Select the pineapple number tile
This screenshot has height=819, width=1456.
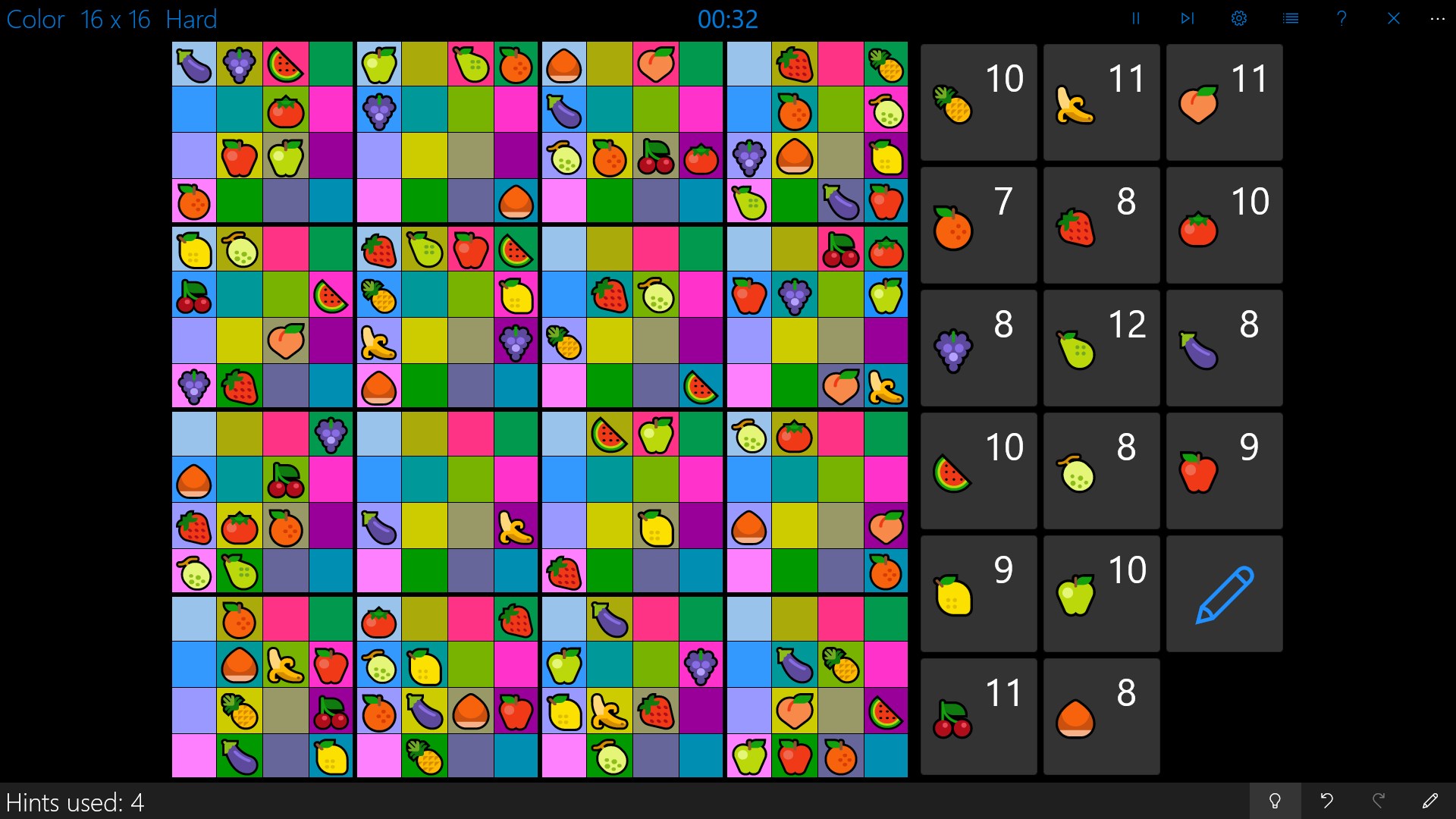[x=977, y=102]
